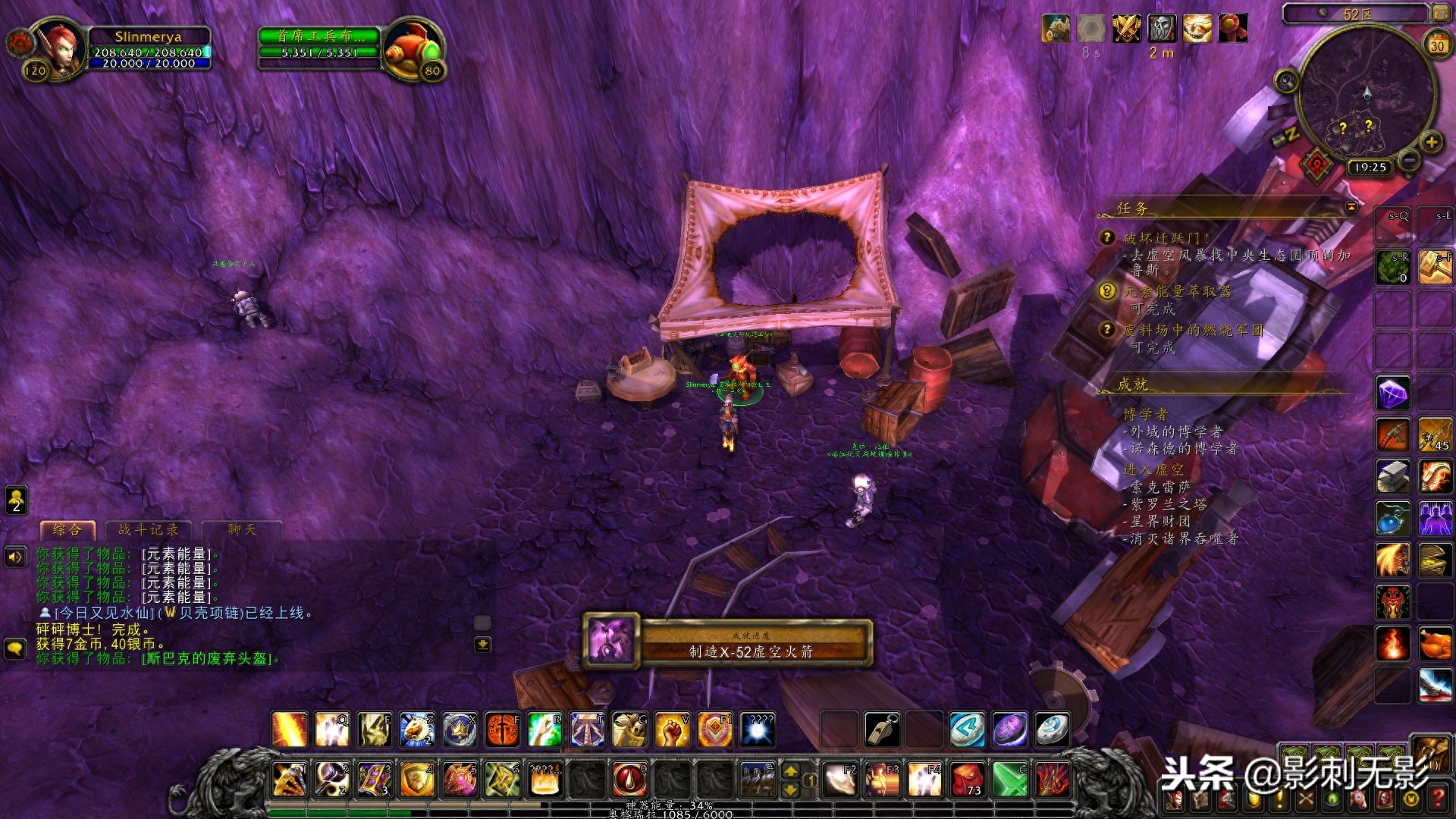This screenshot has width=1456, height=819.
Task: Click the purple gem action slot
Action: pos(1392,393)
